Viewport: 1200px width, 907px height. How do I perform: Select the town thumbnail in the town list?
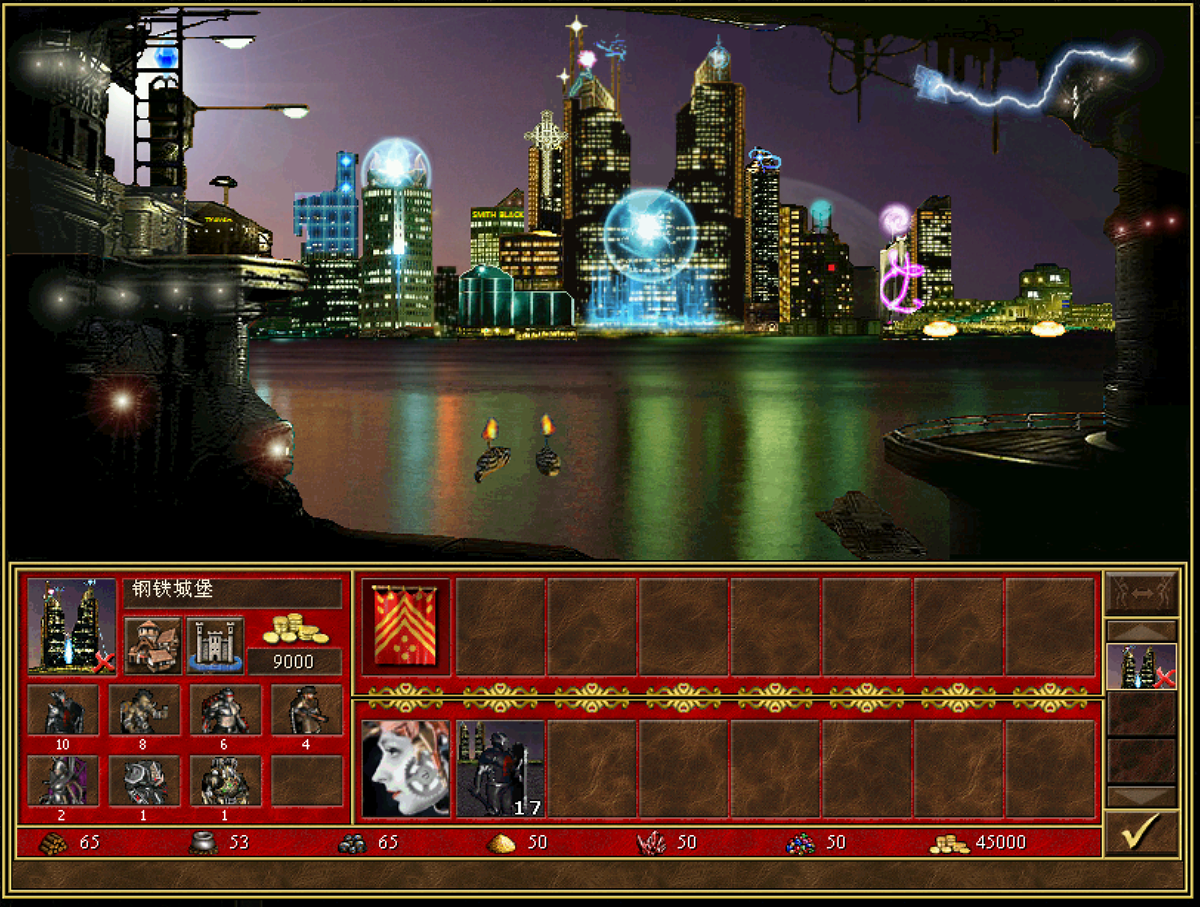click(x=1141, y=666)
